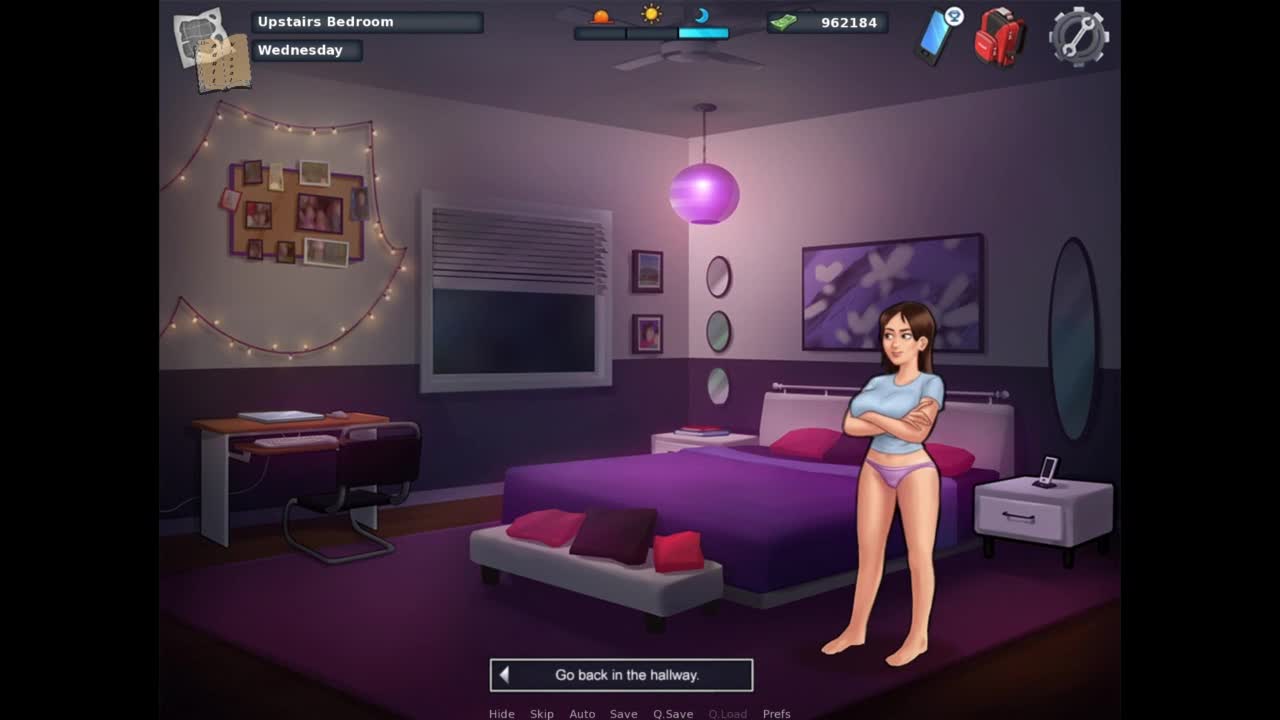Go back in the hallway
The height and width of the screenshot is (720, 1280).
point(621,675)
